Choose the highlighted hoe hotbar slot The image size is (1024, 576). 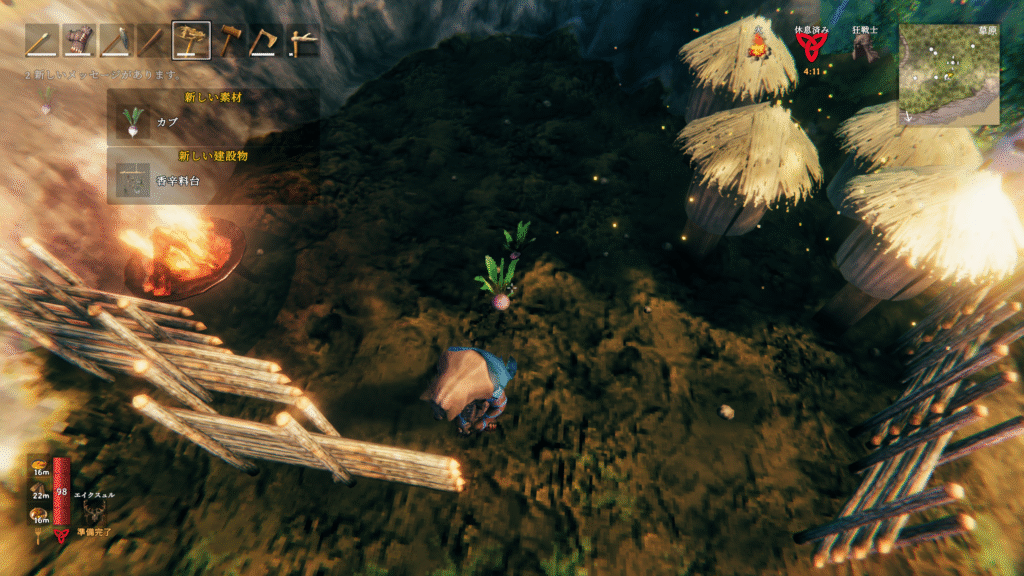[x=191, y=40]
